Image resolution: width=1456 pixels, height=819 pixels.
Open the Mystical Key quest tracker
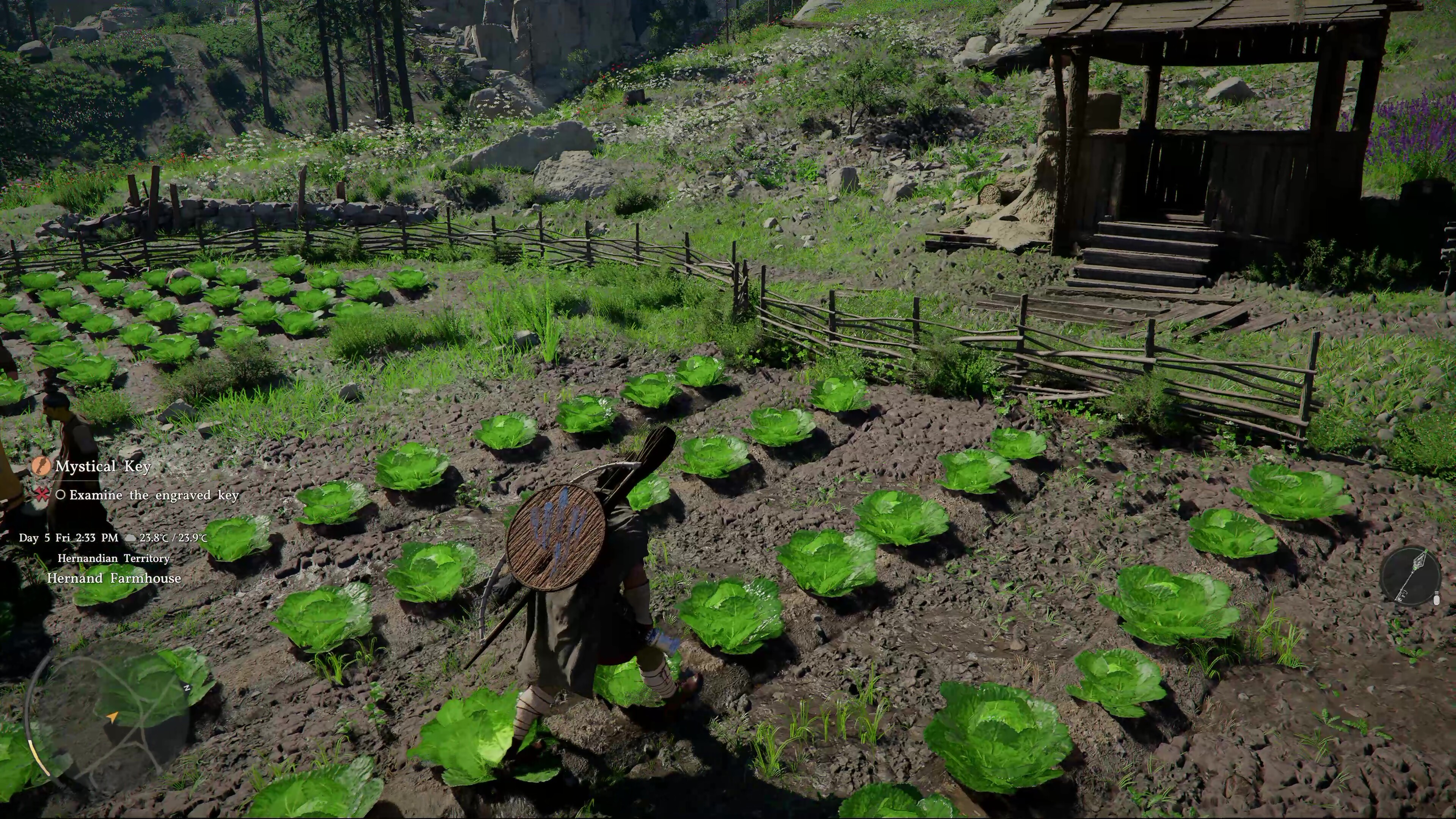coord(102,466)
